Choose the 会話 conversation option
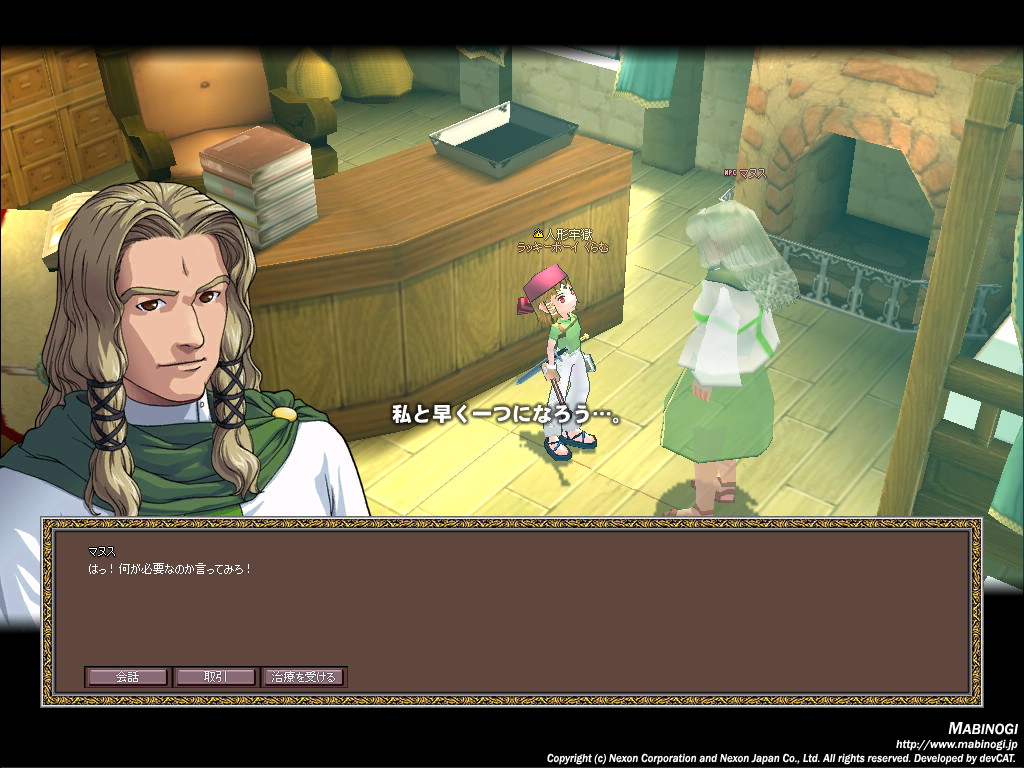1024x768 pixels. [x=127, y=677]
